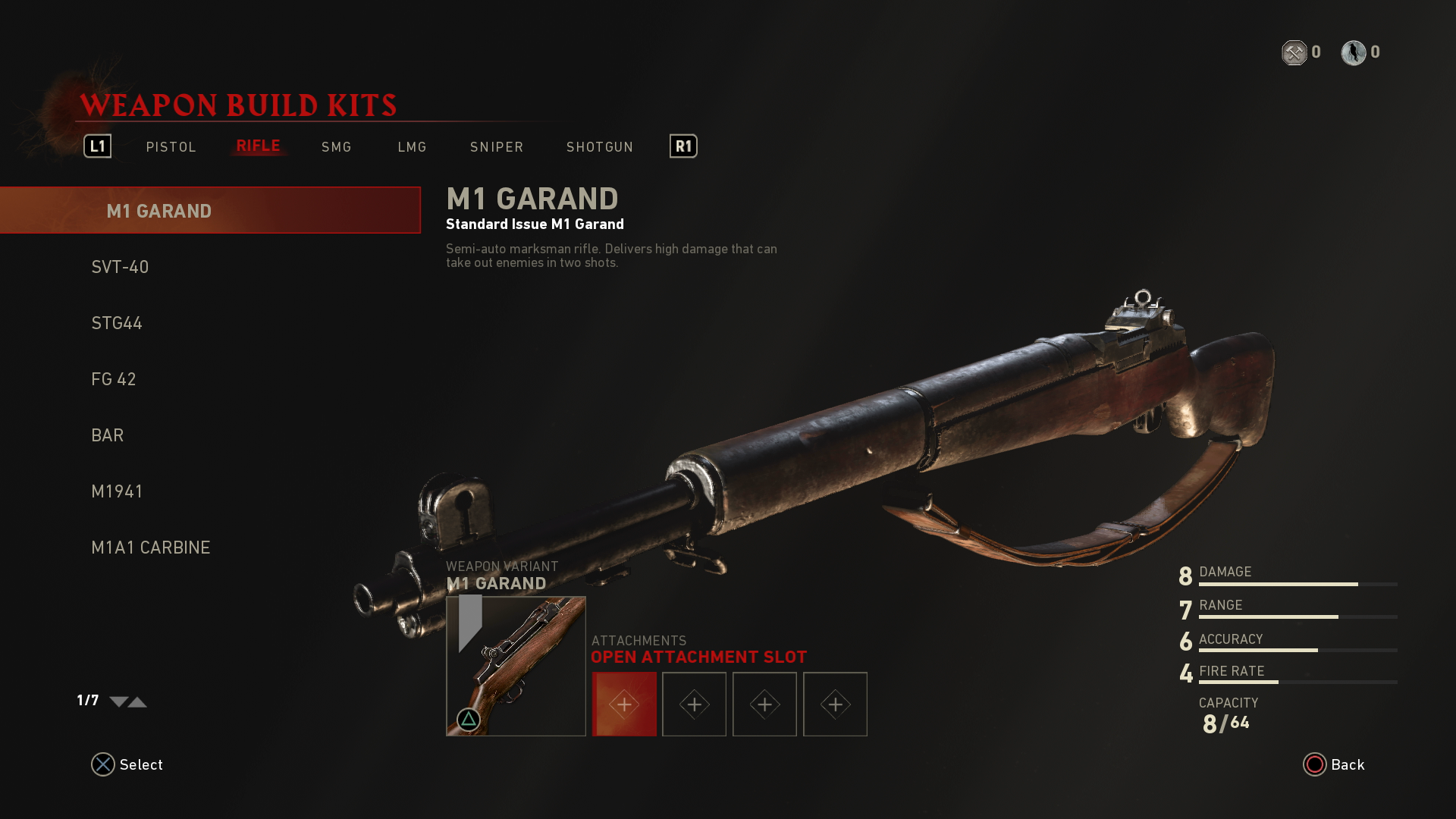The width and height of the screenshot is (1456, 819).
Task: Select the M1A1 Carbine
Action: pos(151,547)
